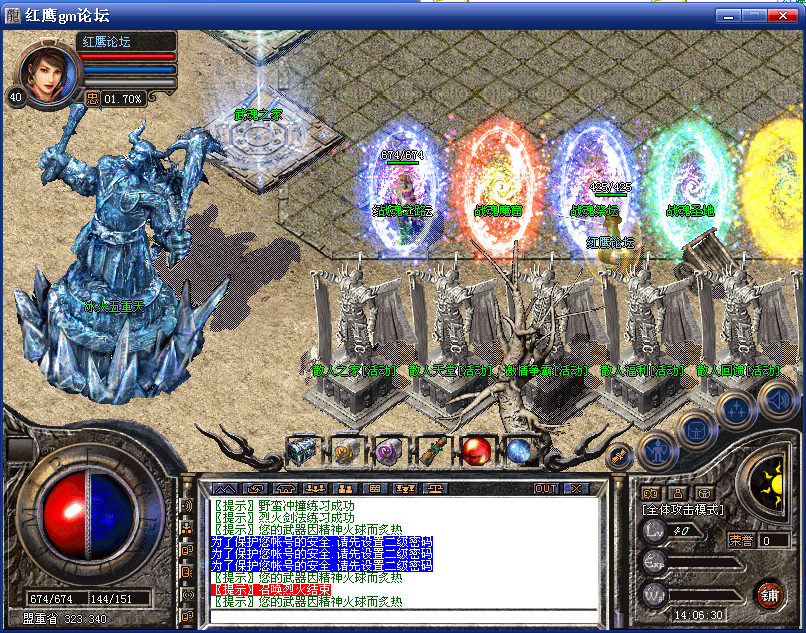This screenshot has height=633, width=806.
Task: Click the OUT button above chat
Action: point(546,488)
